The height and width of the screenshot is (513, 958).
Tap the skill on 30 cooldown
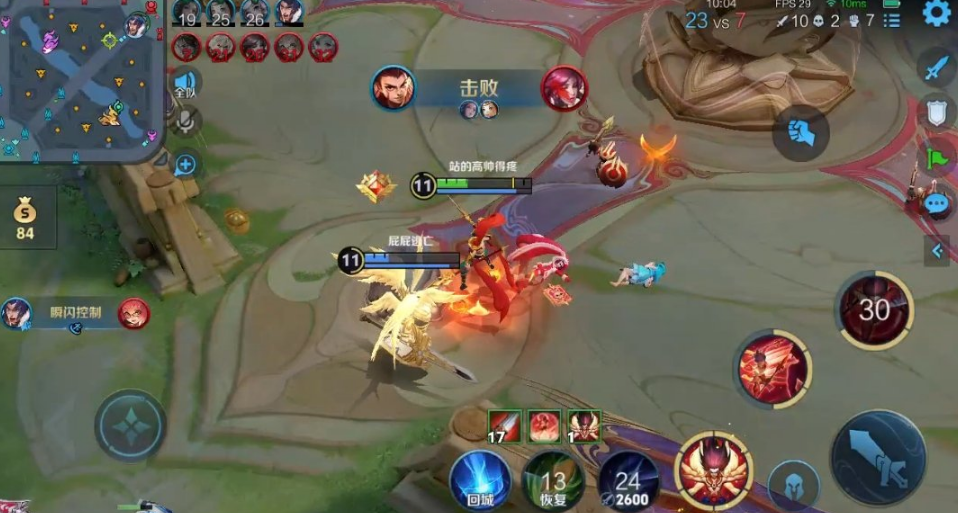[874, 311]
